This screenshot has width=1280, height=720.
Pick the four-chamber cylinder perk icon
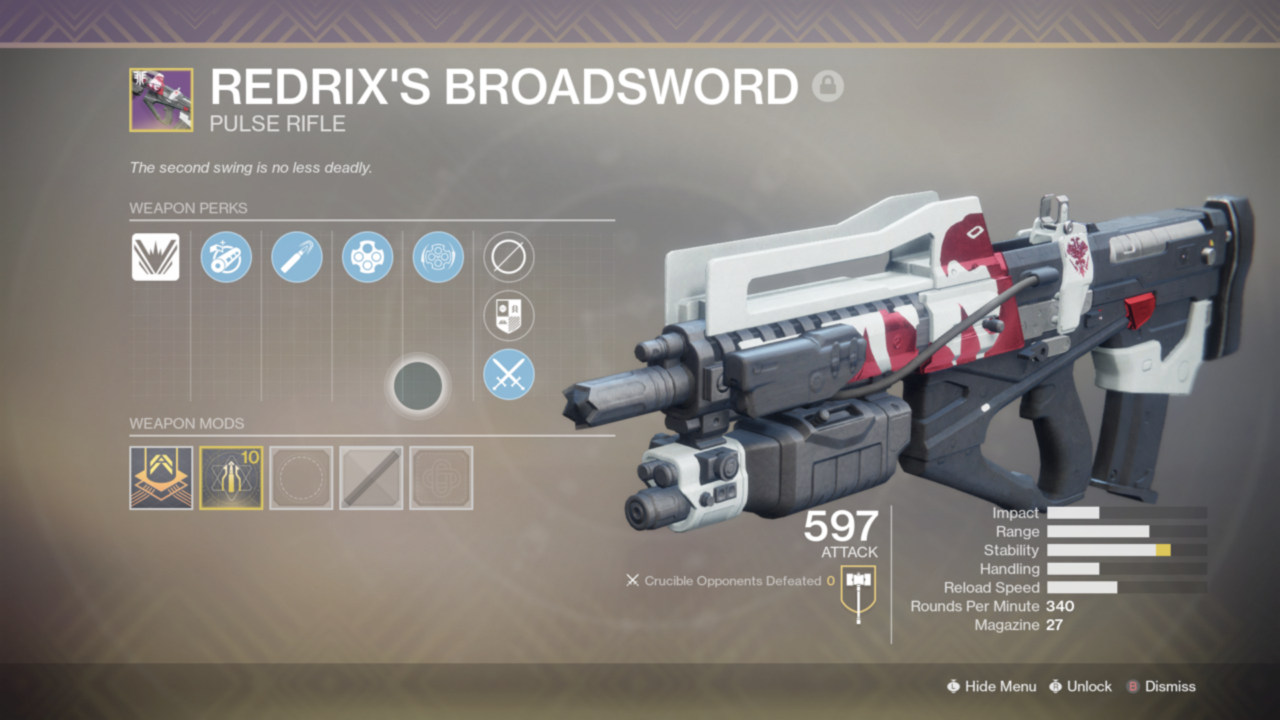click(367, 257)
